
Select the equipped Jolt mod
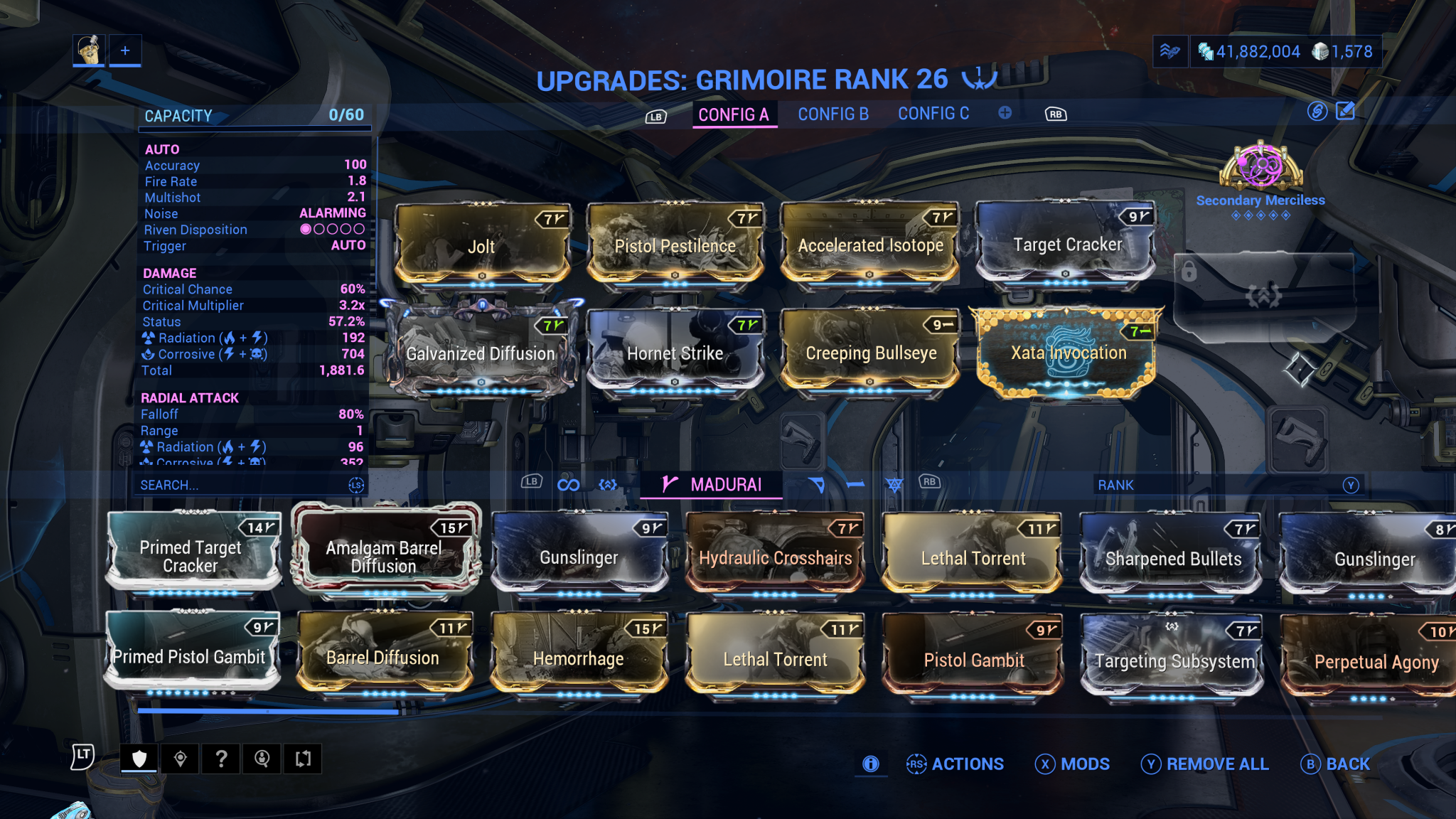482,244
